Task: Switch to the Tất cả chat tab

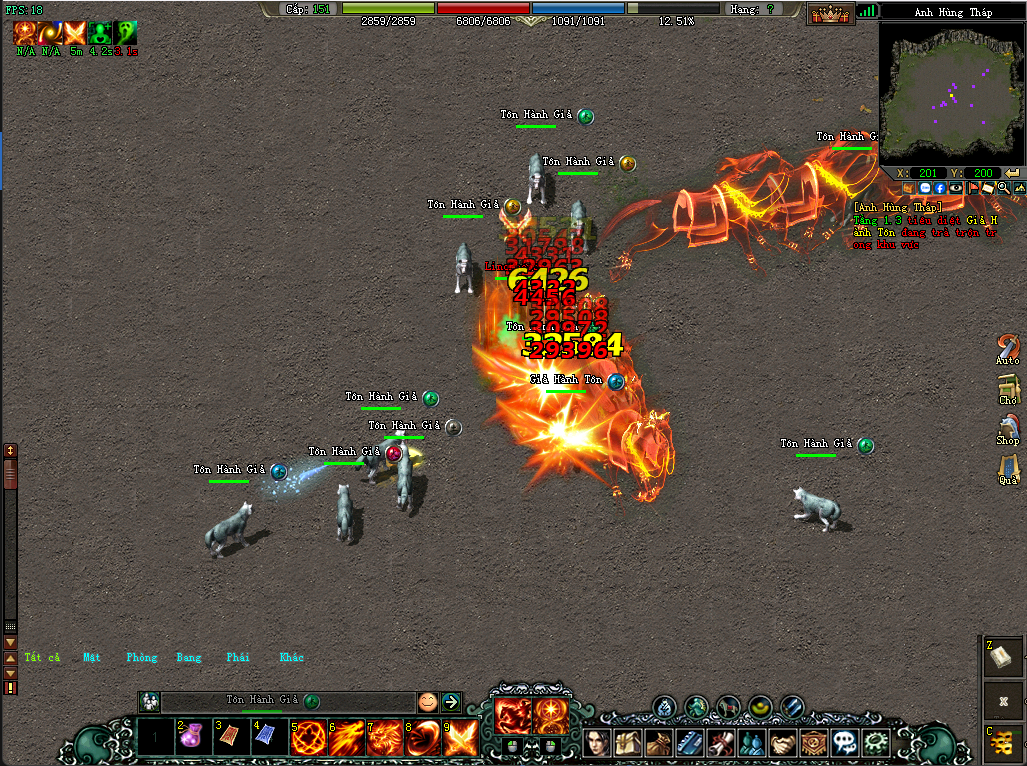Action: click(x=42, y=657)
